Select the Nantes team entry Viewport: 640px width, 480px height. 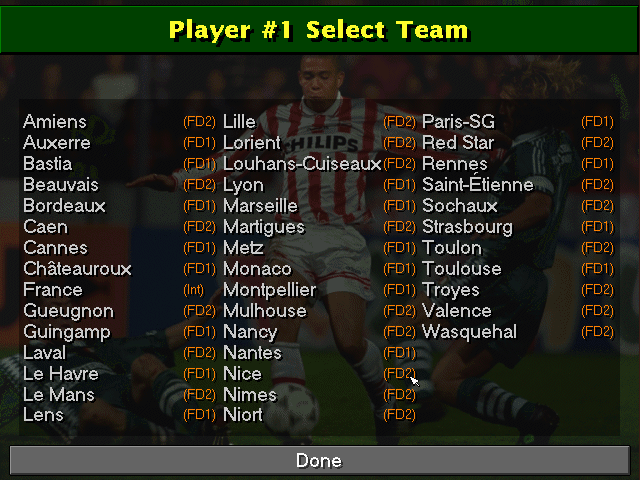point(252,353)
